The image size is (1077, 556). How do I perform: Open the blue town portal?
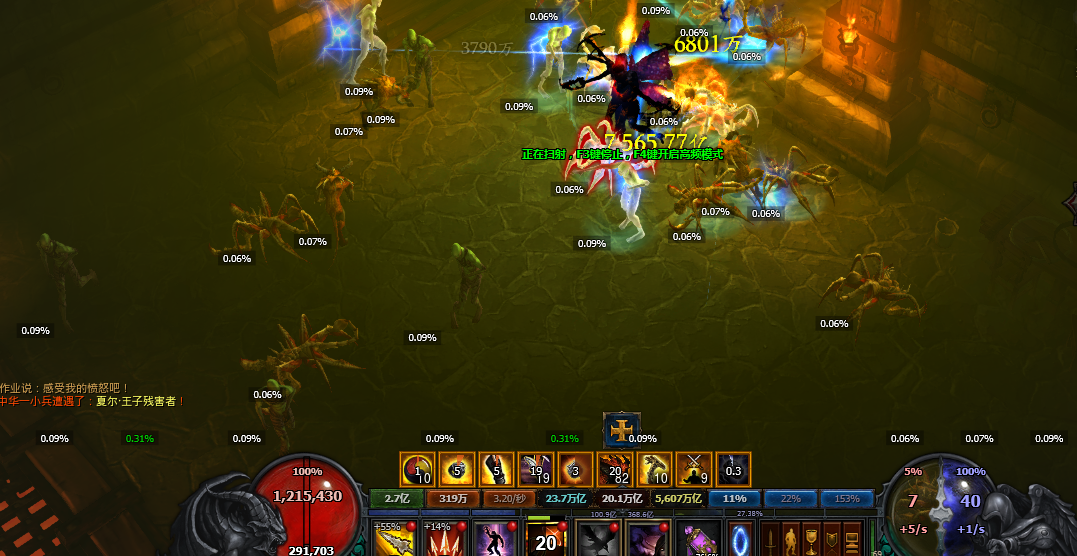740,538
